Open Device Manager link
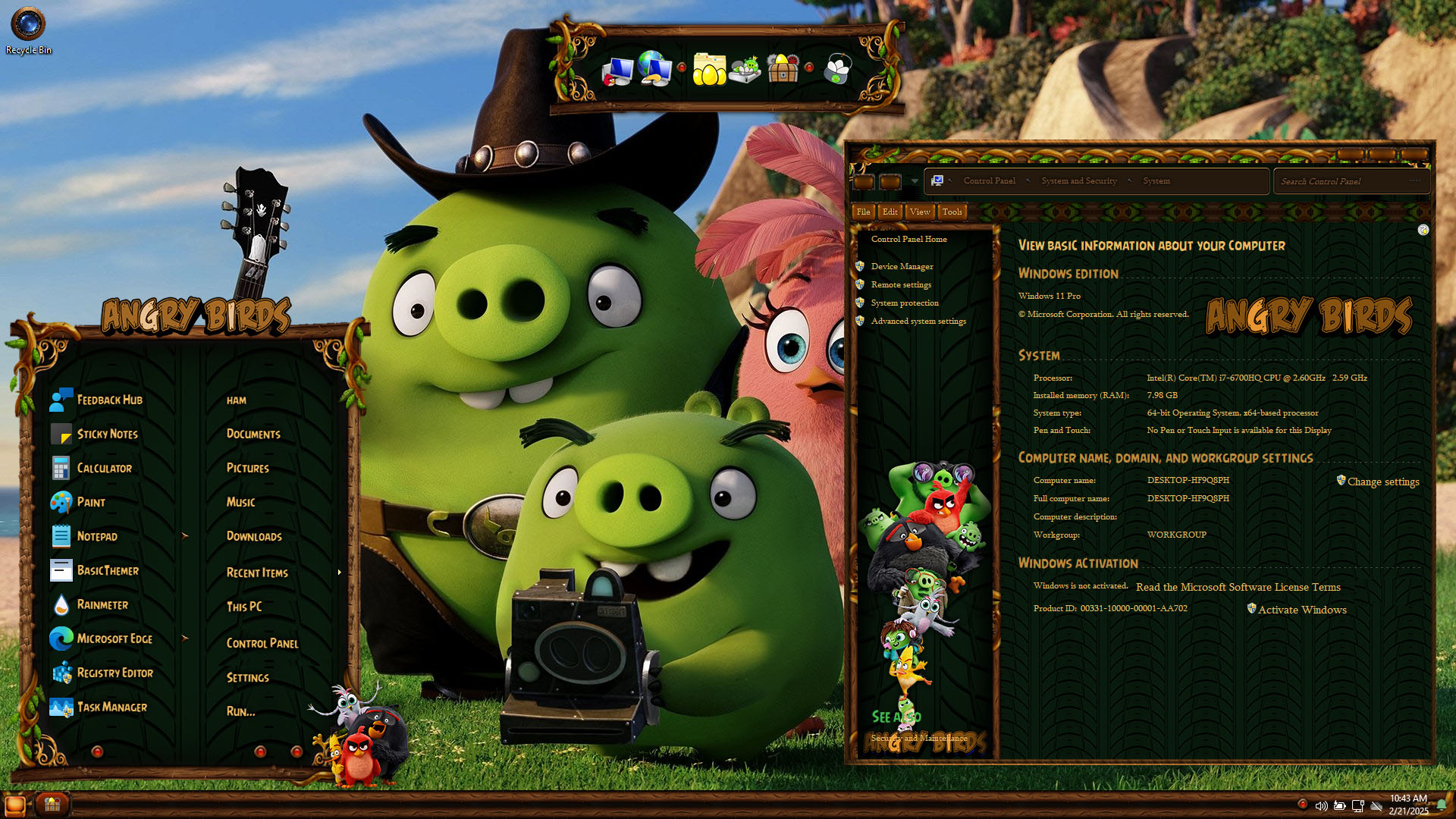Image resolution: width=1456 pixels, height=819 pixels. click(902, 267)
